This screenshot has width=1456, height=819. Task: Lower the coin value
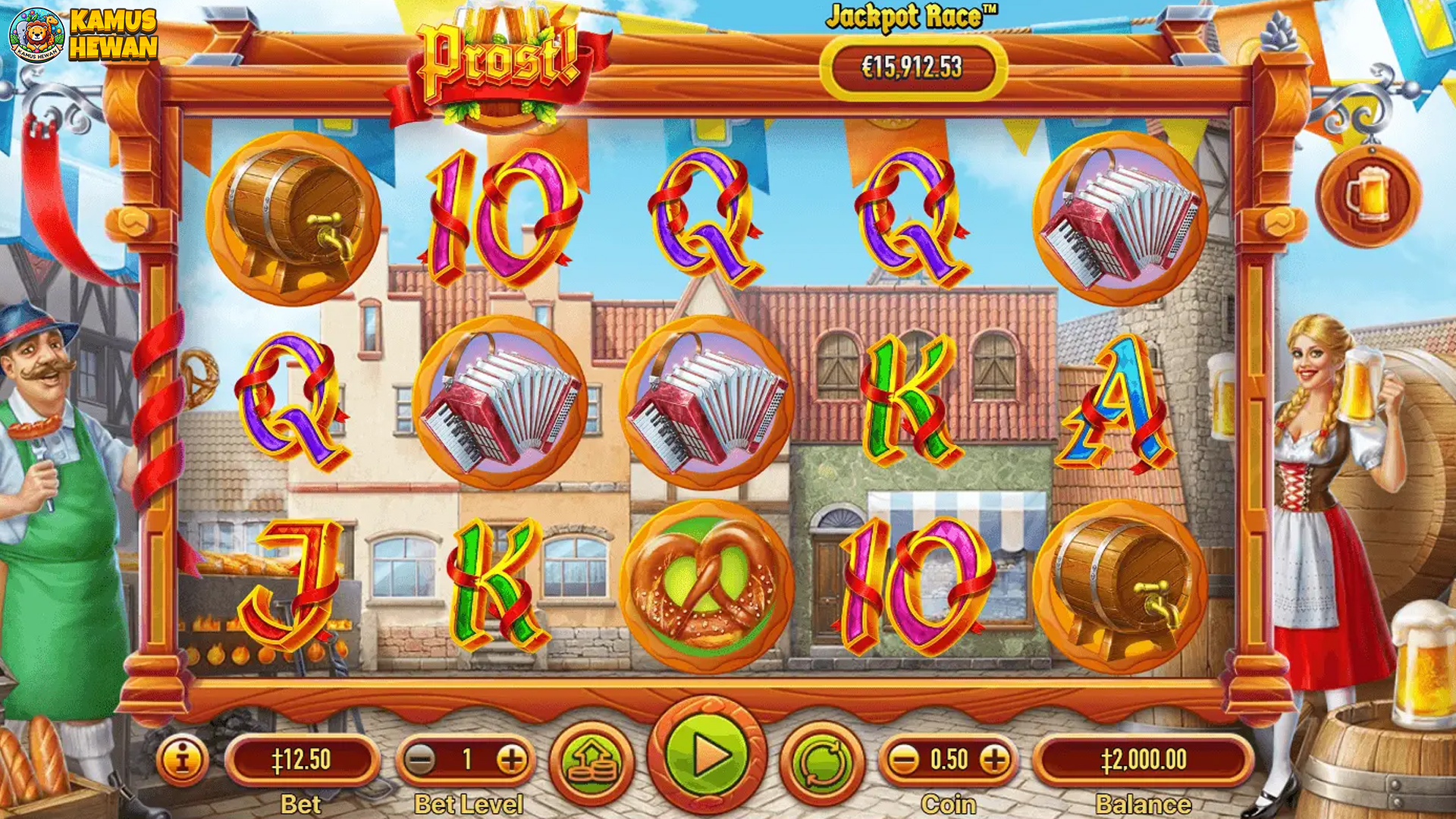903,759
